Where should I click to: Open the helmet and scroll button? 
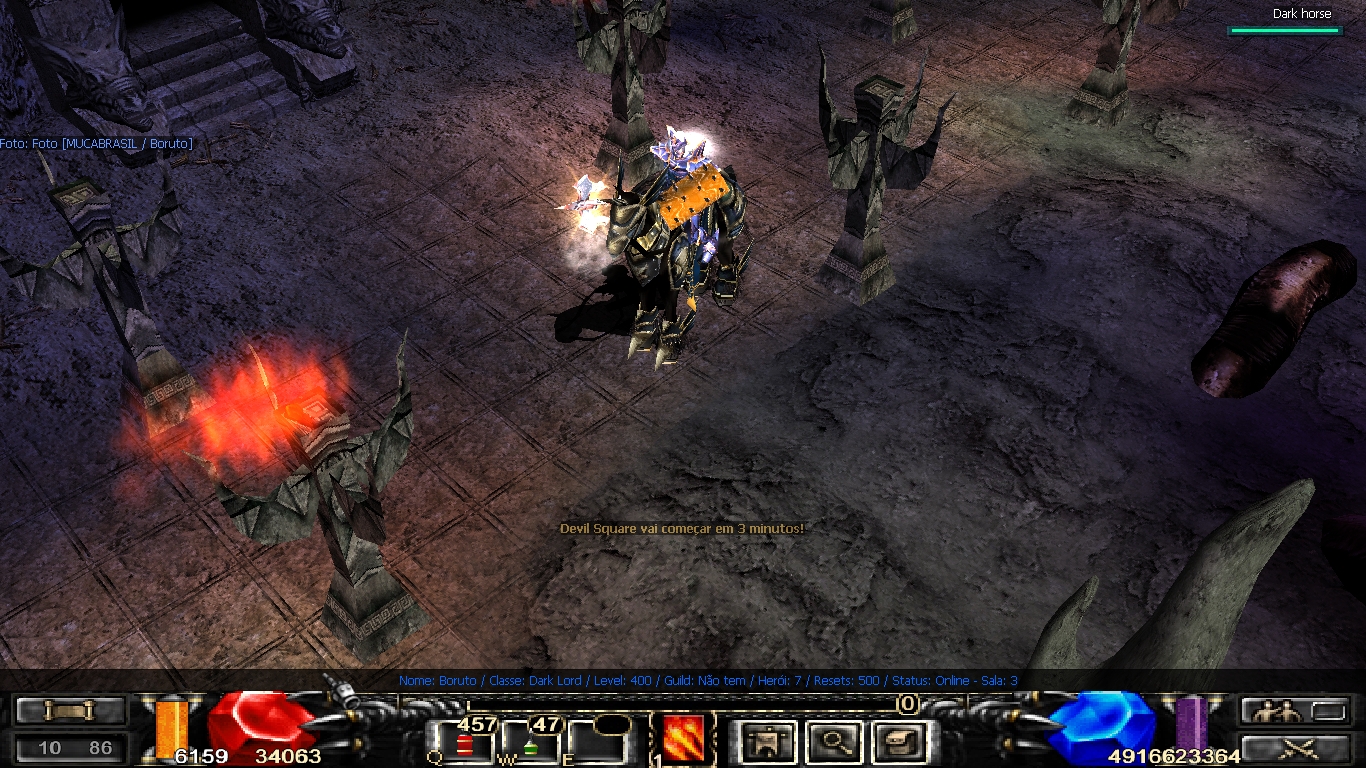(x=897, y=742)
